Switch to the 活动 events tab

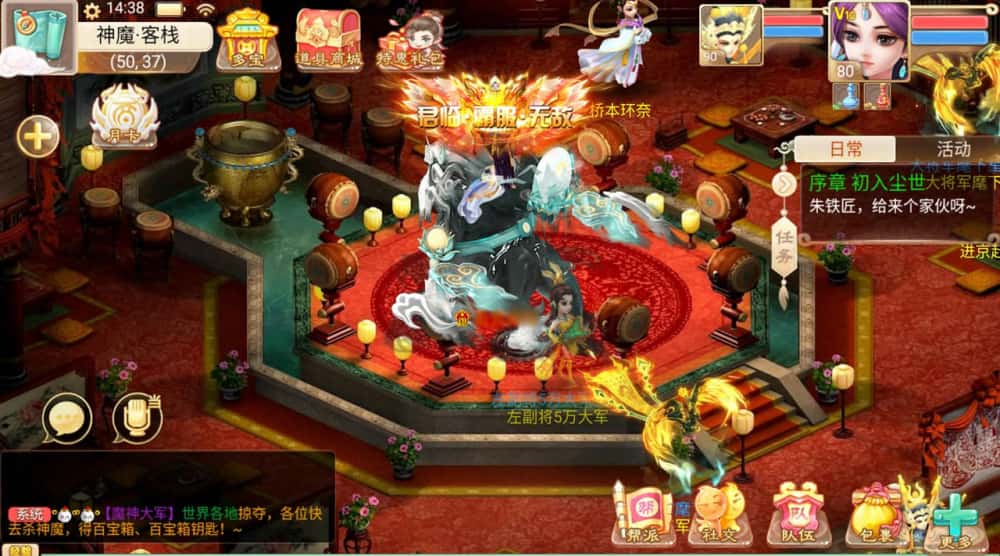click(952, 150)
